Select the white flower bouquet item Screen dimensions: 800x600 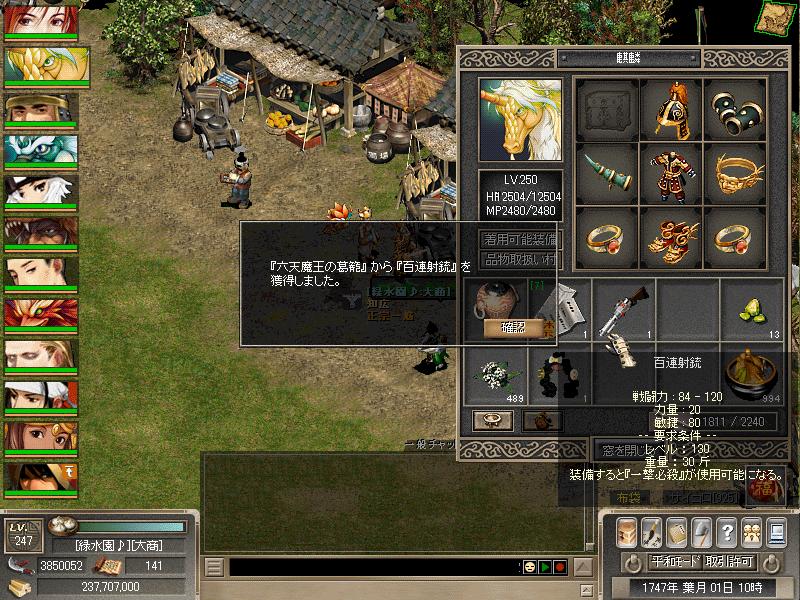tap(495, 373)
